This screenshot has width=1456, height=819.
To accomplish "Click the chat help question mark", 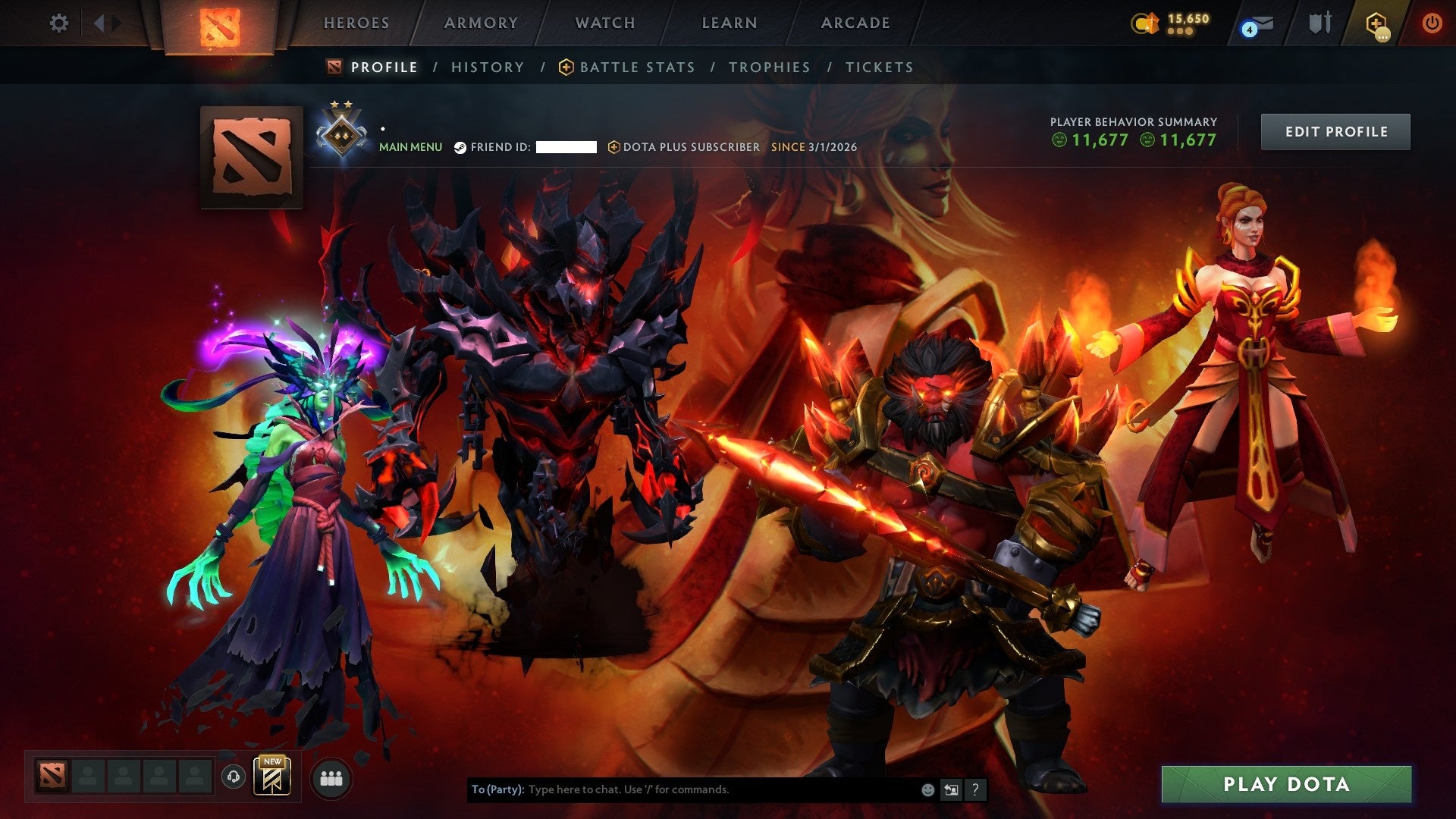I will coord(974,789).
